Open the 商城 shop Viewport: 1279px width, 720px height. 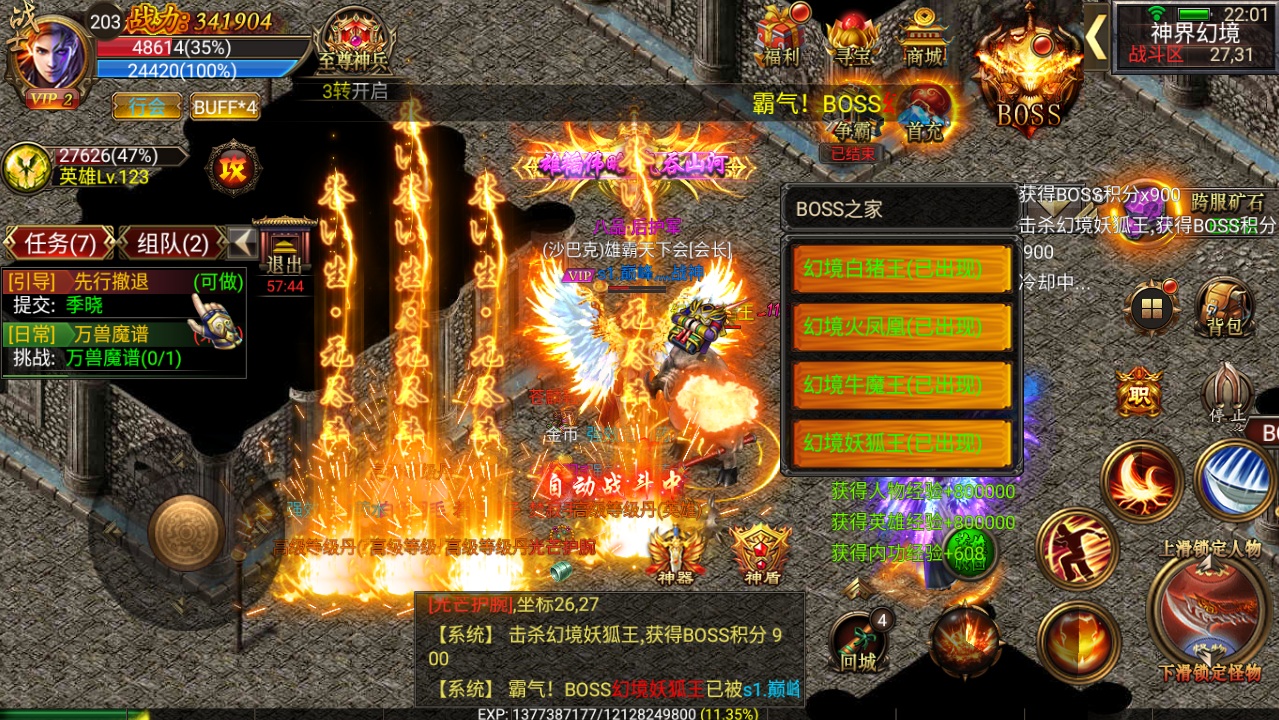pyautogui.click(x=922, y=37)
